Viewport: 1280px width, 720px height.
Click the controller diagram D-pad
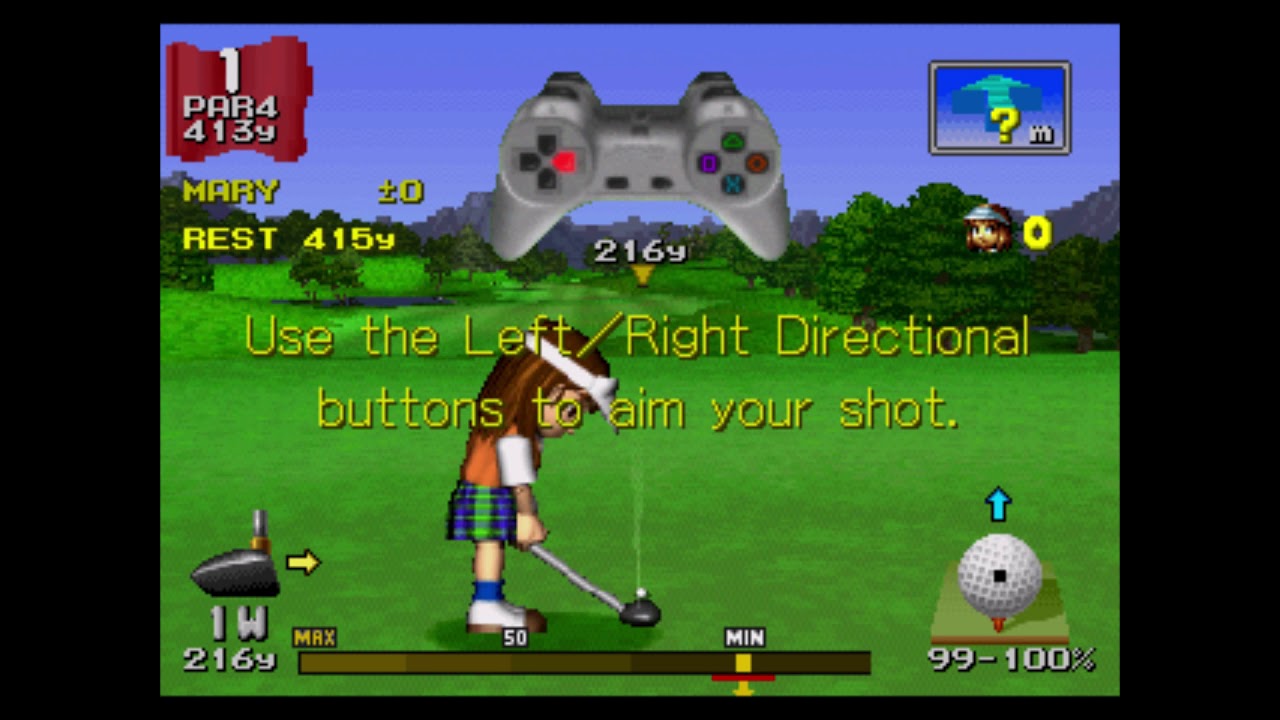(x=548, y=162)
